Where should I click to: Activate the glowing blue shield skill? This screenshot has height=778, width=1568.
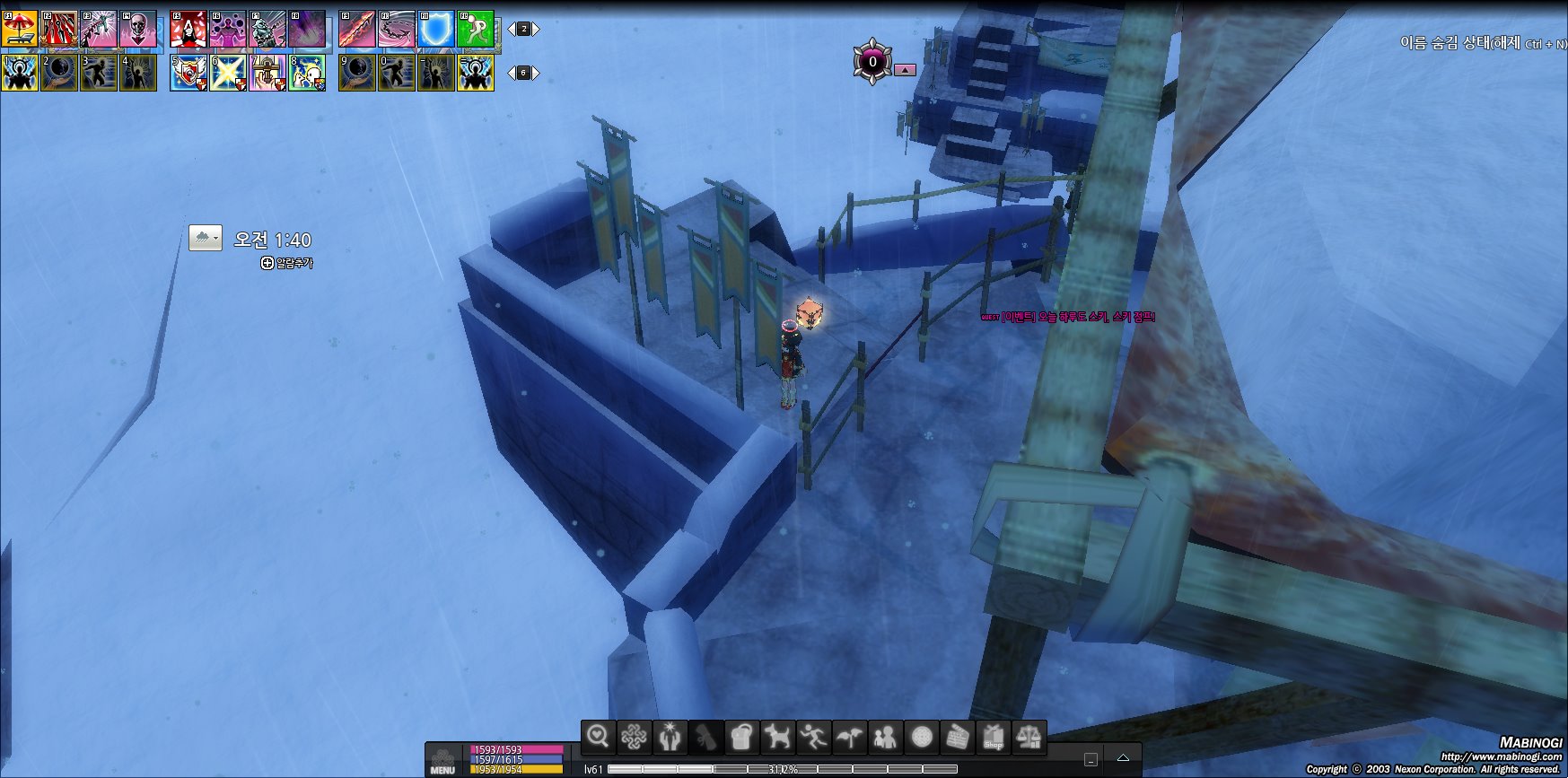436,29
